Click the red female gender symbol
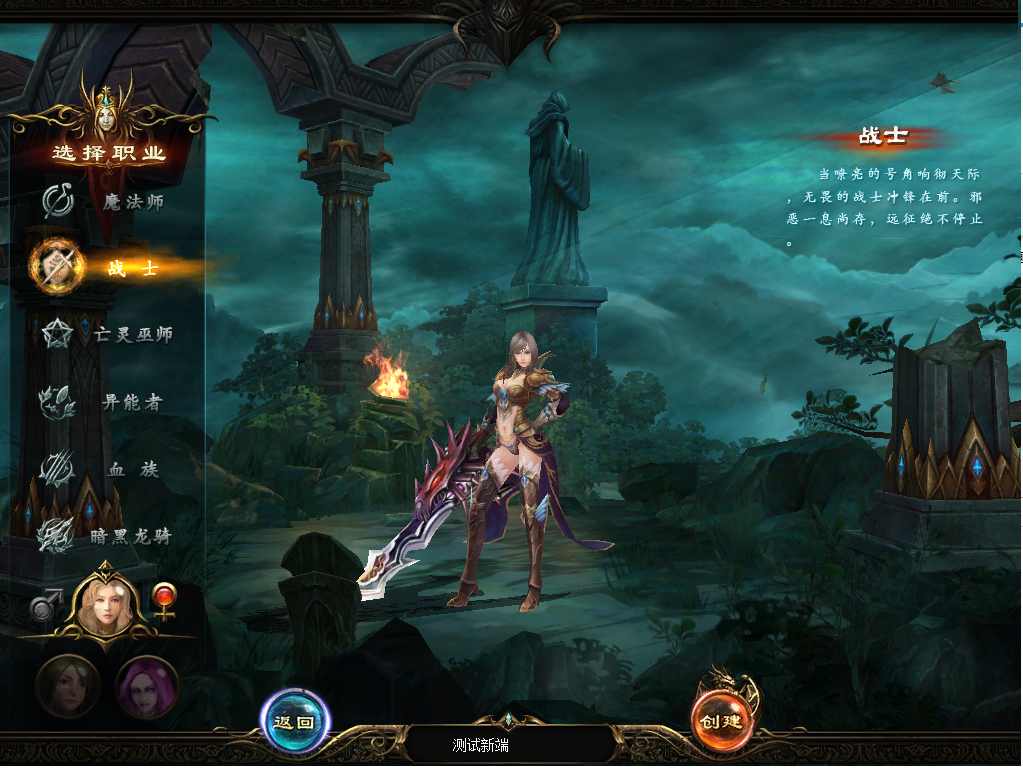The image size is (1023, 770). [163, 598]
